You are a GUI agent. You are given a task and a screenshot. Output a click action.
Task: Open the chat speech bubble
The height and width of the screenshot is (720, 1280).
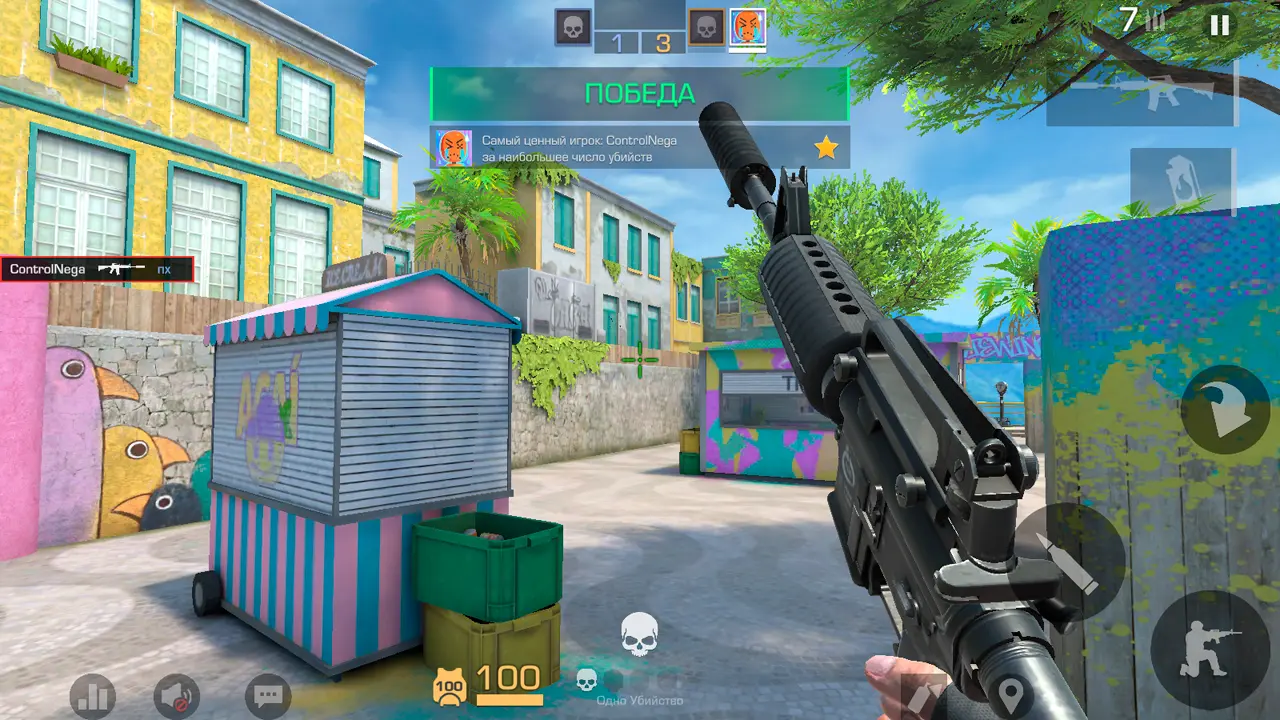coord(268,696)
